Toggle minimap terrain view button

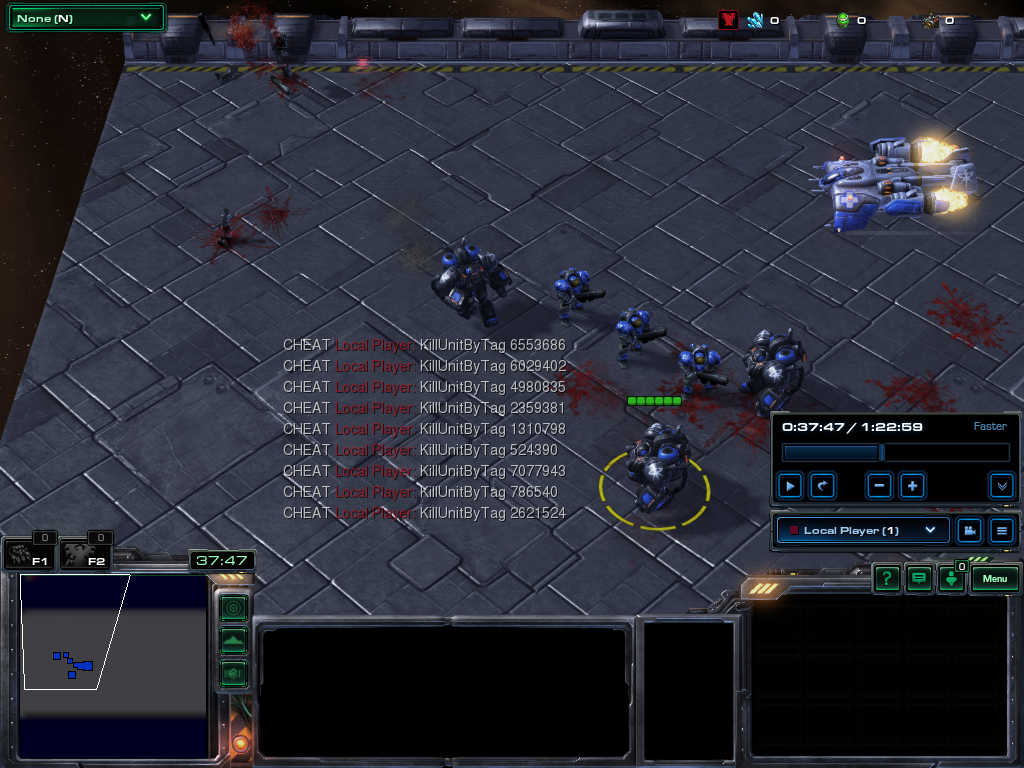pyautogui.click(x=233, y=640)
